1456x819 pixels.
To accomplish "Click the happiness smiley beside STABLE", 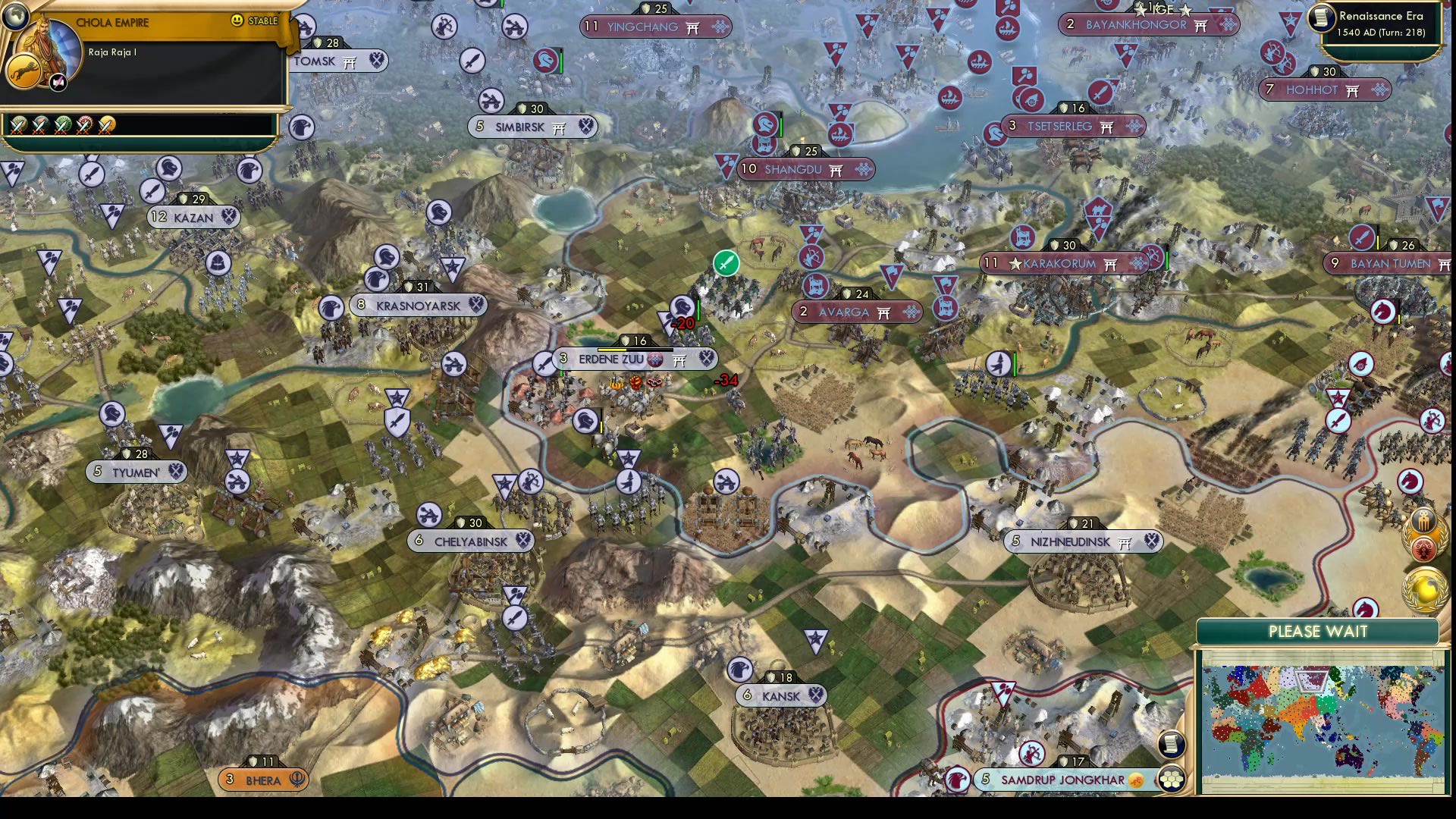I will [x=237, y=20].
